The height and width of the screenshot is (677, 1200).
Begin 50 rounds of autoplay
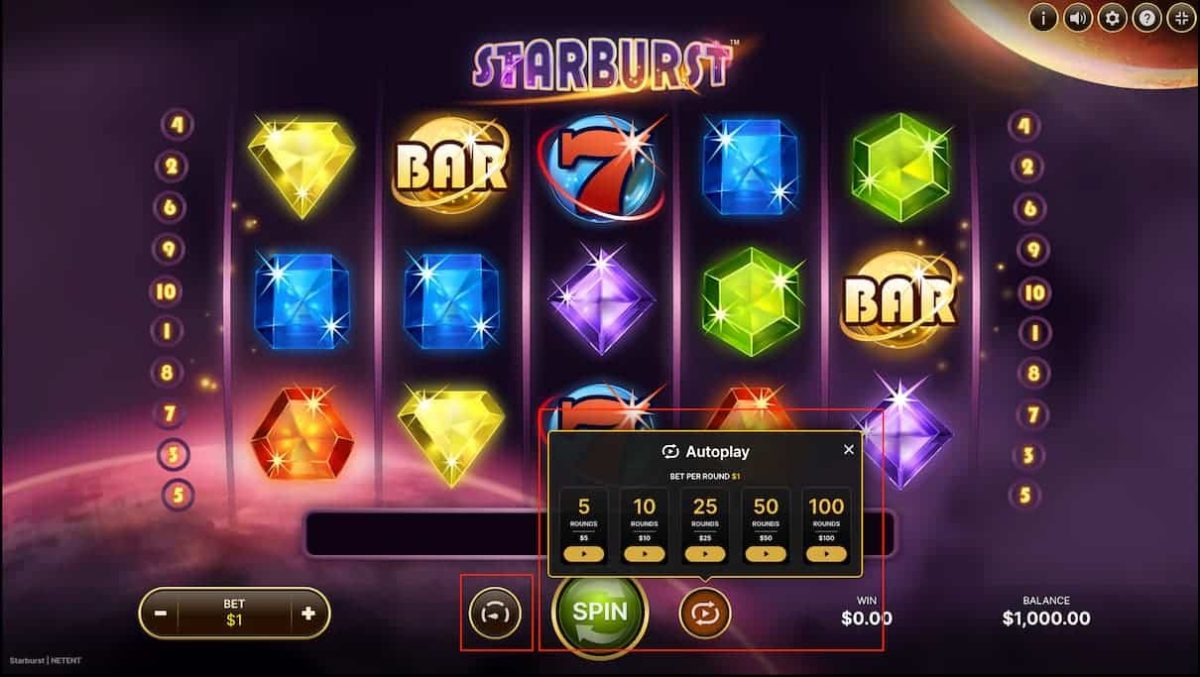[x=765, y=553]
